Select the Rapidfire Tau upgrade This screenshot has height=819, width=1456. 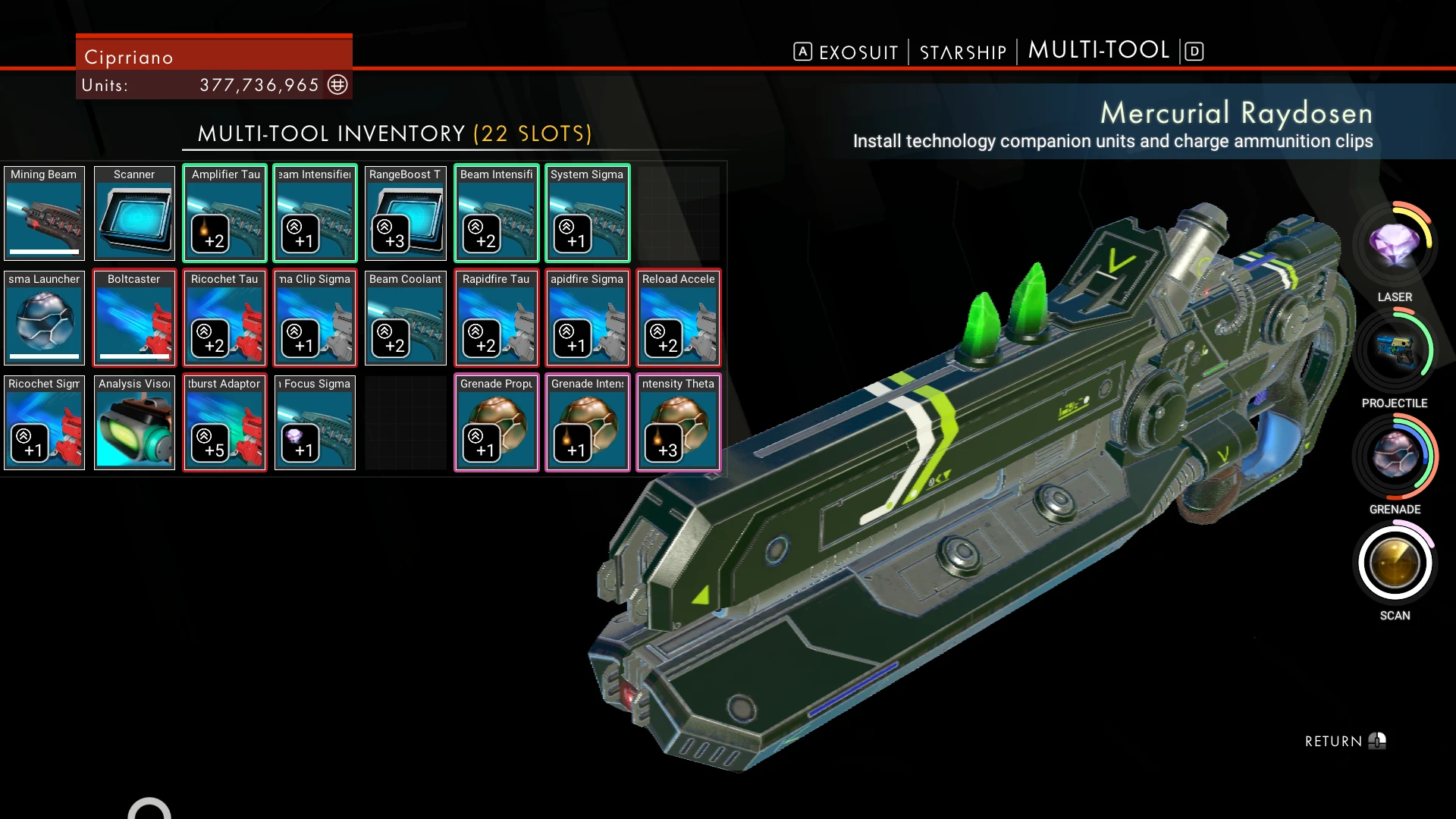(x=497, y=318)
